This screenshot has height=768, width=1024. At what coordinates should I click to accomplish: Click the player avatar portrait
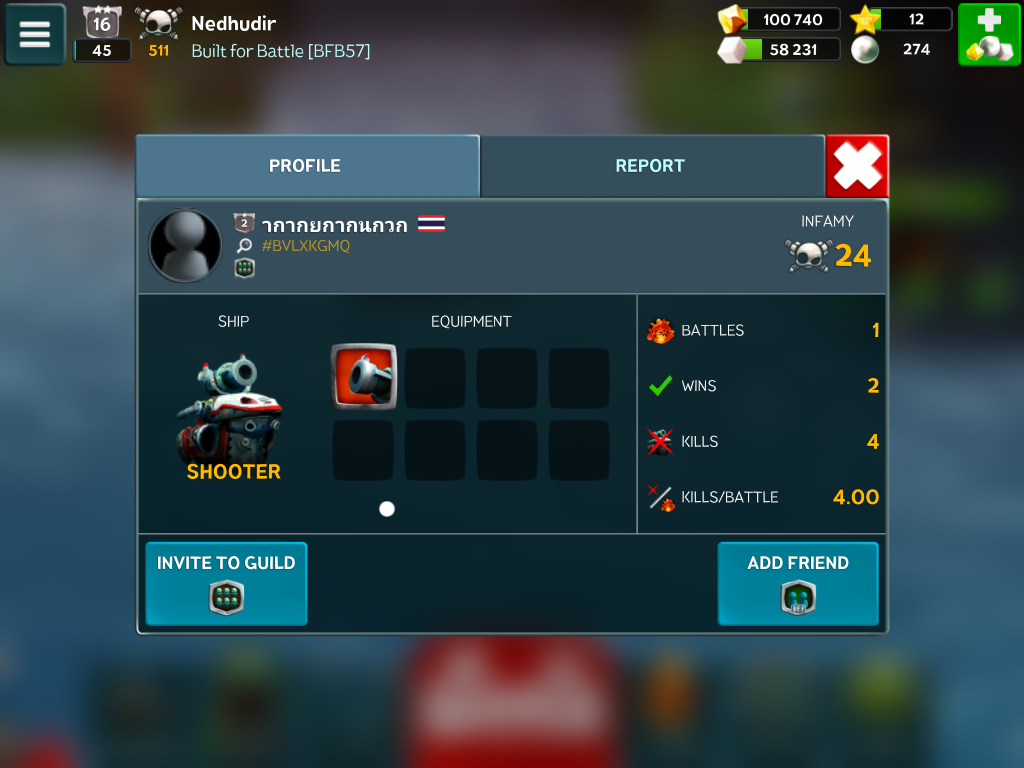(185, 246)
